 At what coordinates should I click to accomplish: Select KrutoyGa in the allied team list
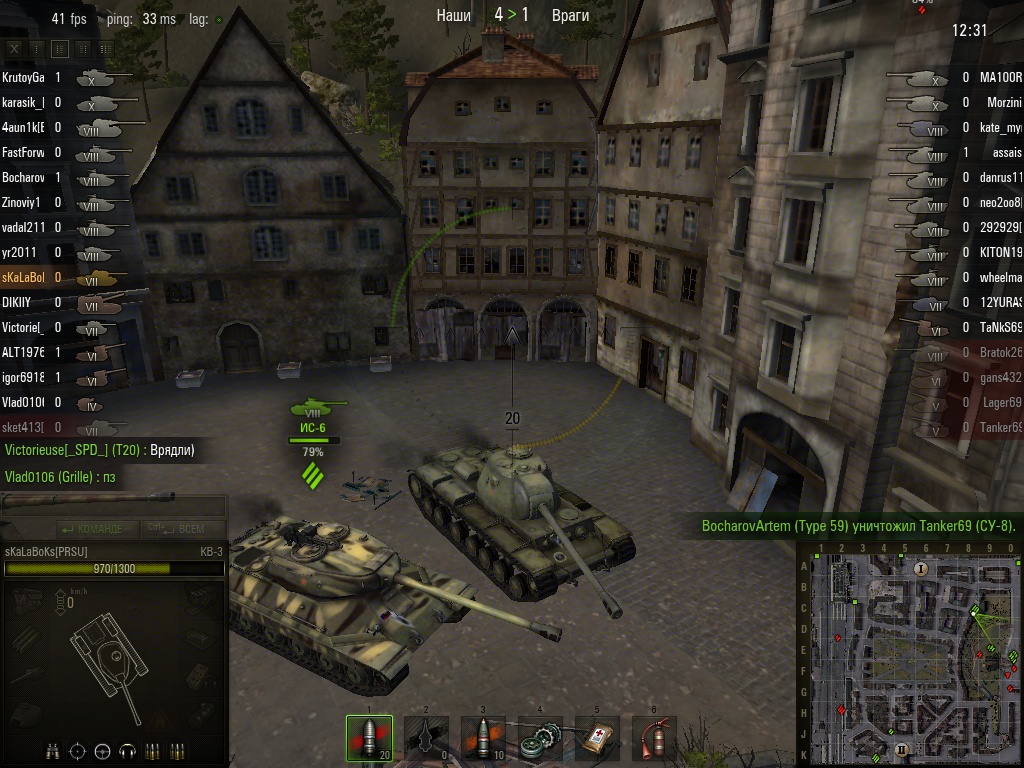click(x=24, y=77)
